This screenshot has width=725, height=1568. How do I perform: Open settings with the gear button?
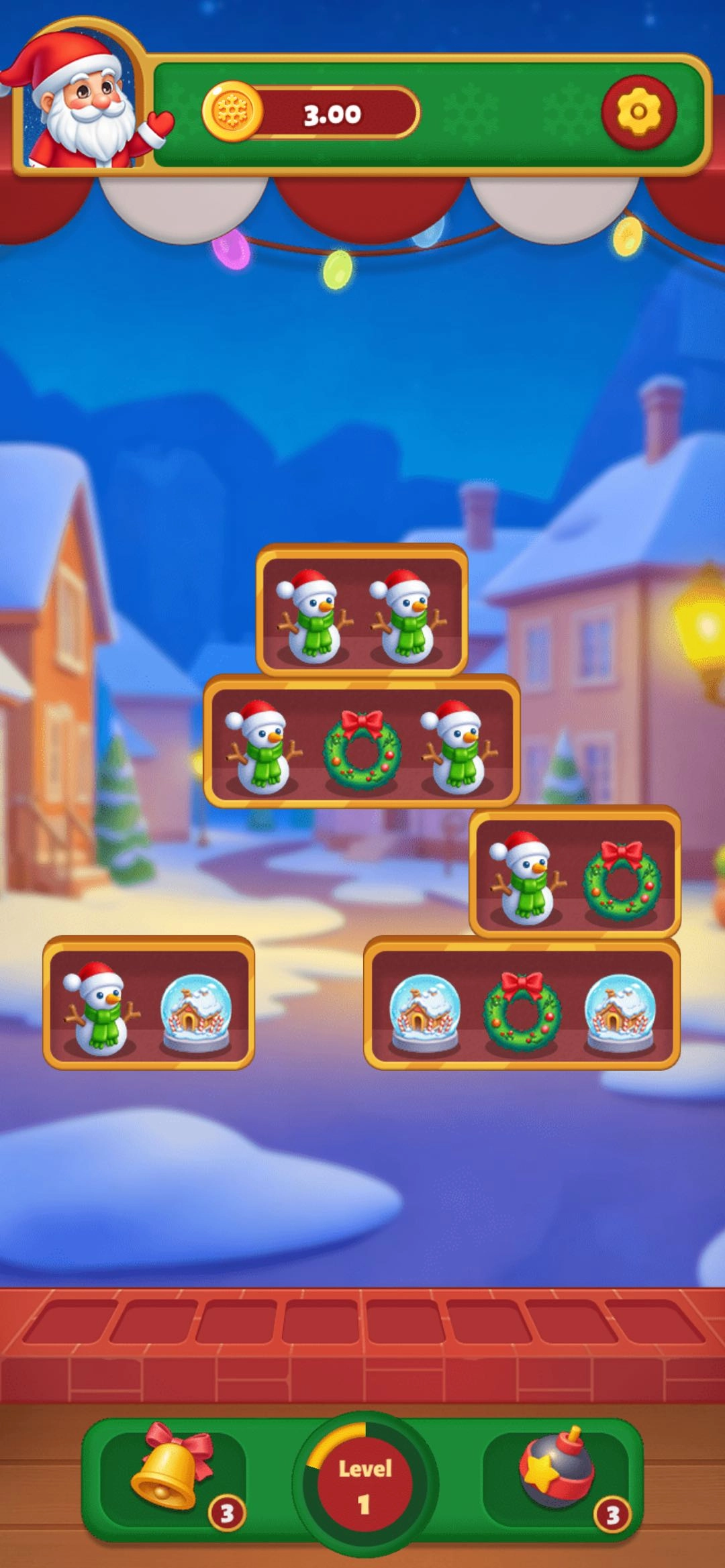[638, 113]
